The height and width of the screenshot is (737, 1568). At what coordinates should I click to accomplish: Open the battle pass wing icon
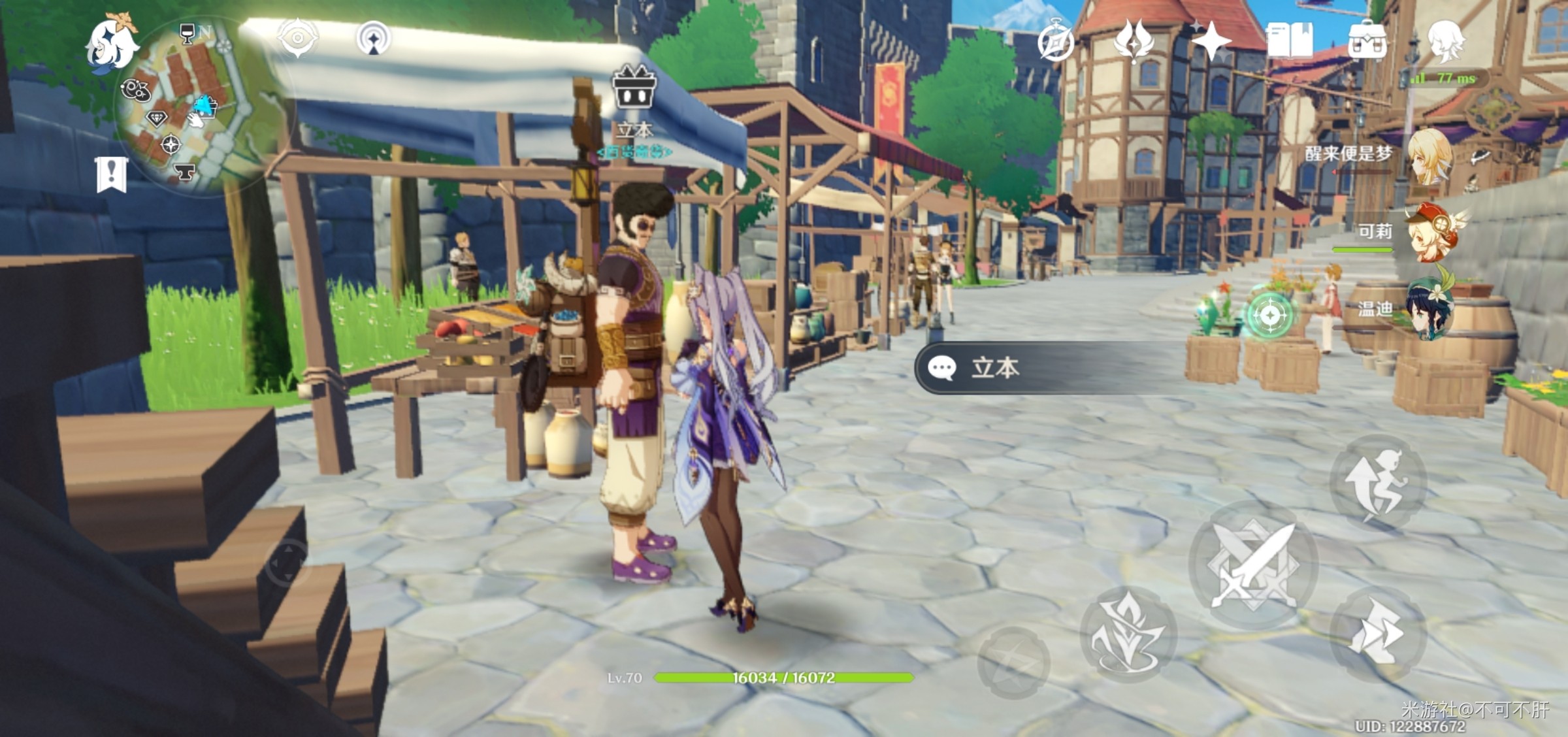[x=1134, y=41]
